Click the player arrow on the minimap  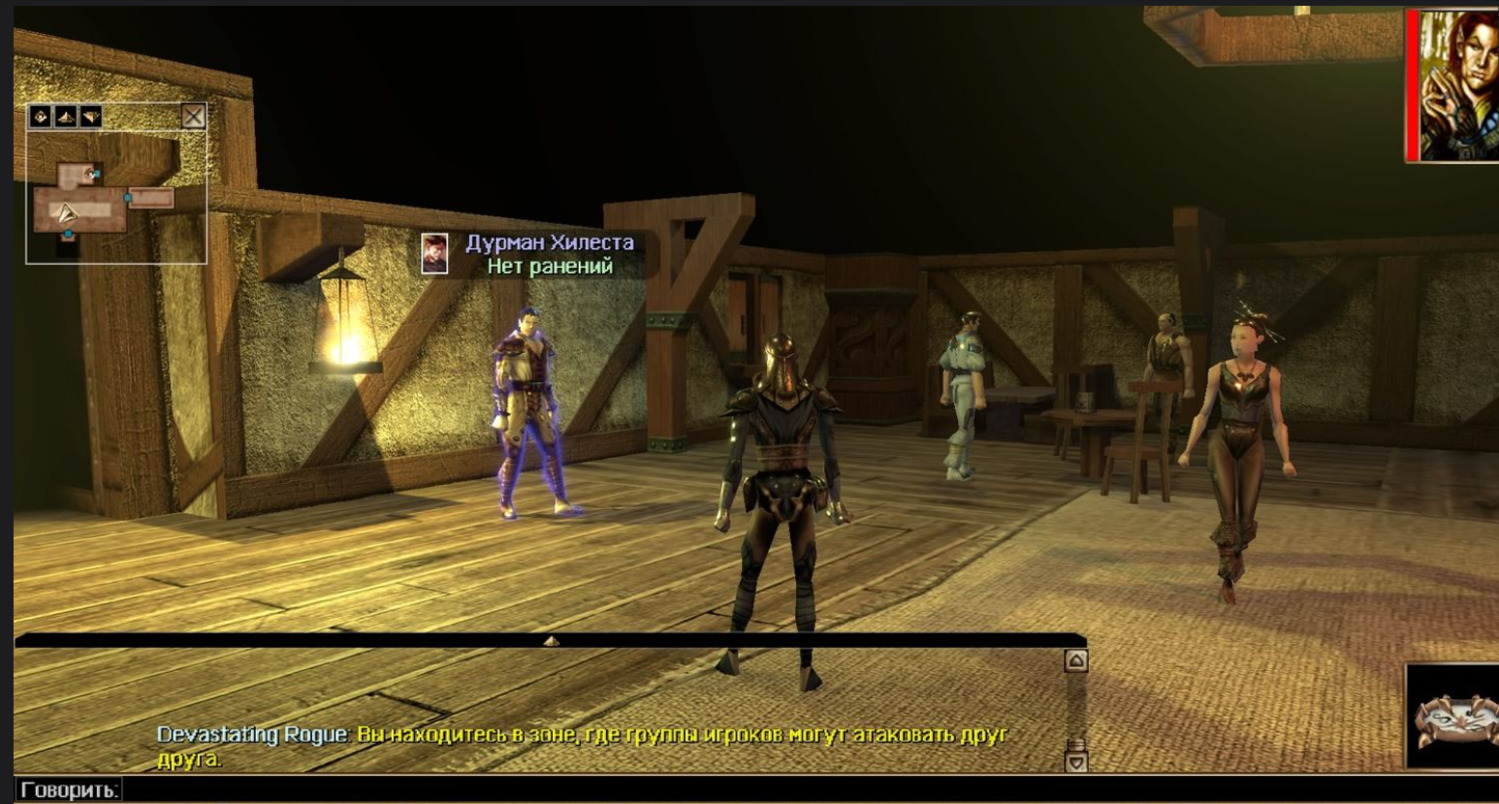tap(66, 212)
